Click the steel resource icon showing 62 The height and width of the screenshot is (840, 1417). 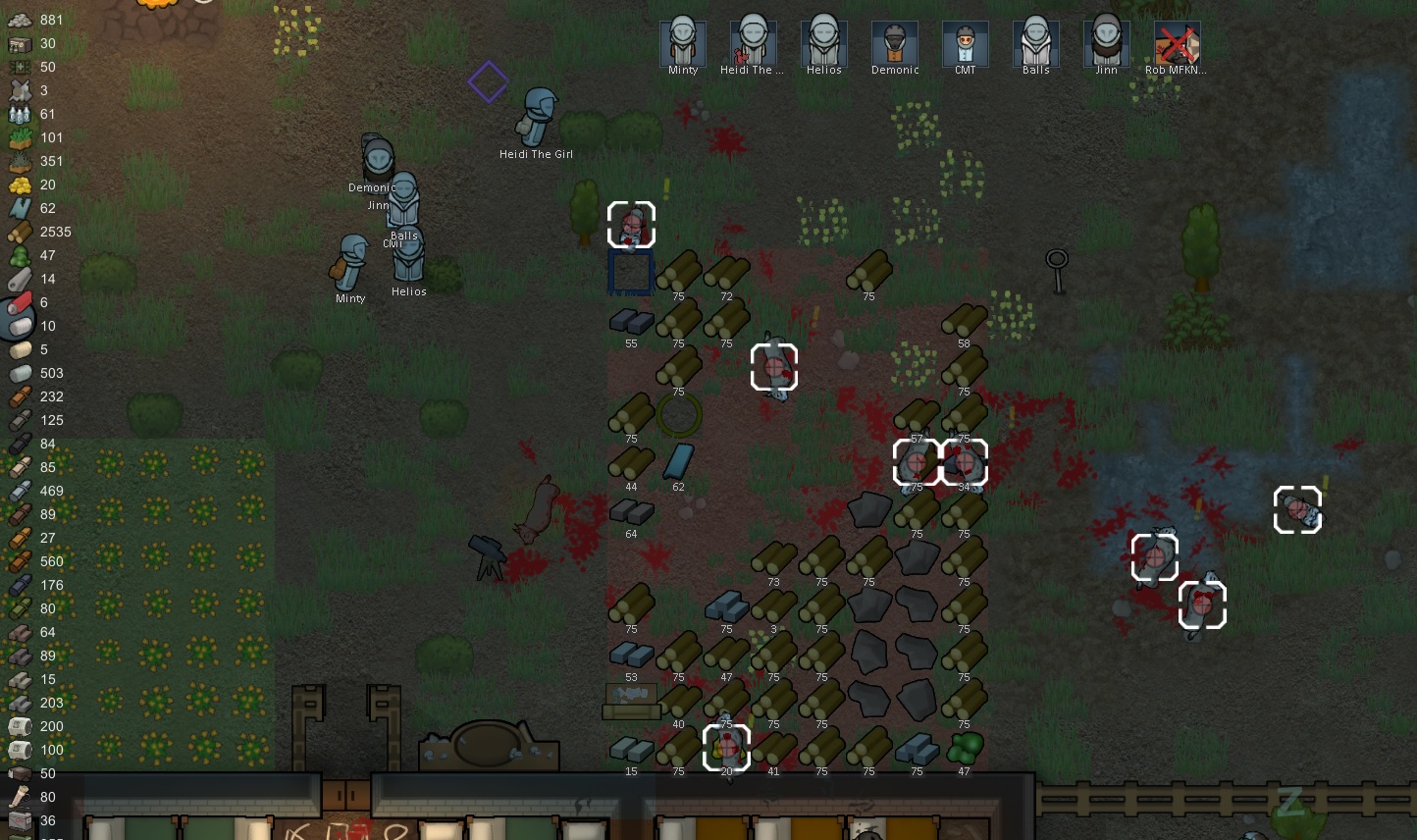[x=18, y=208]
